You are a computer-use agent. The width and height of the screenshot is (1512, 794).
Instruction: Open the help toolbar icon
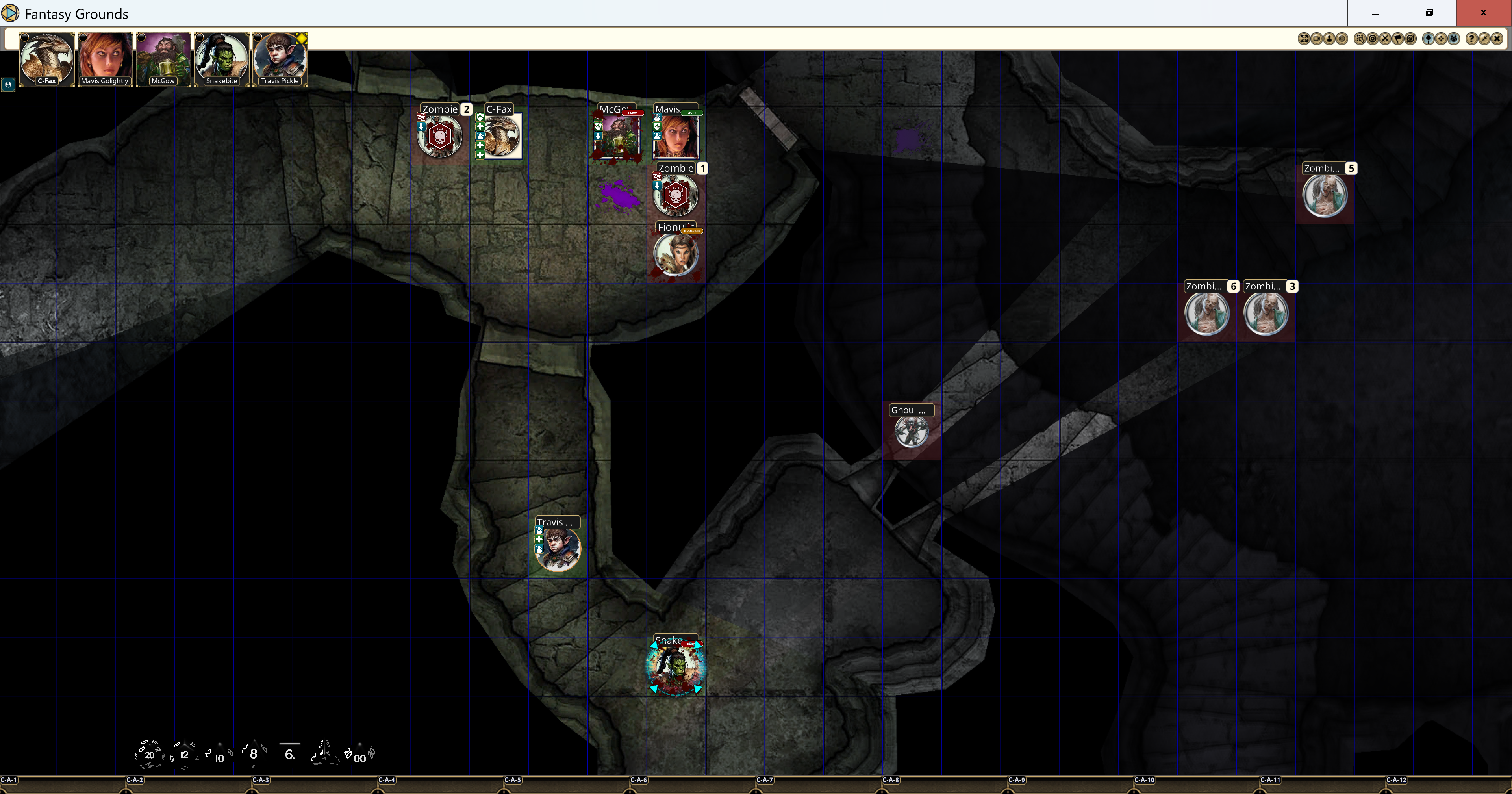click(1471, 38)
